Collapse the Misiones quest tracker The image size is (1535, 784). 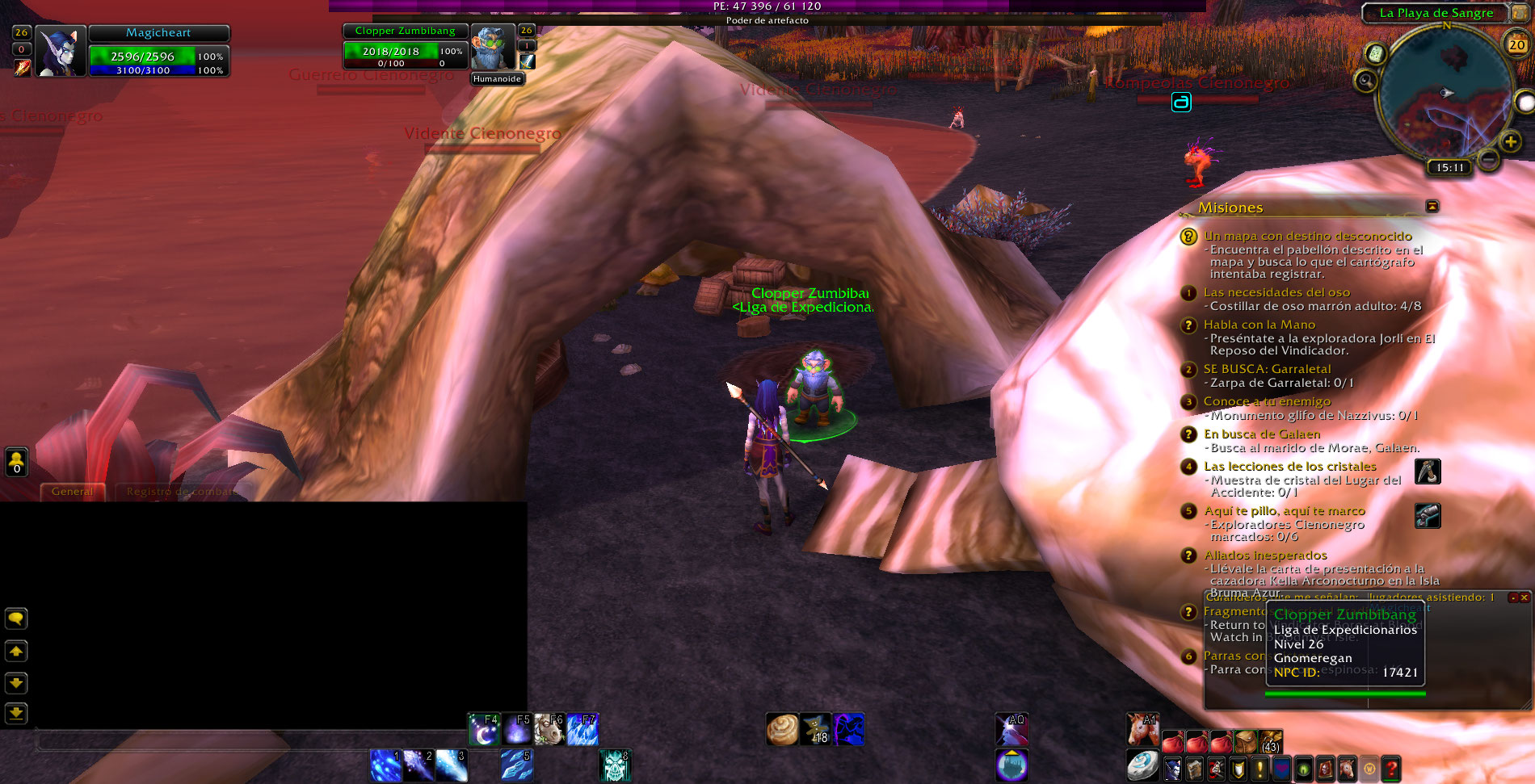pos(1432,207)
